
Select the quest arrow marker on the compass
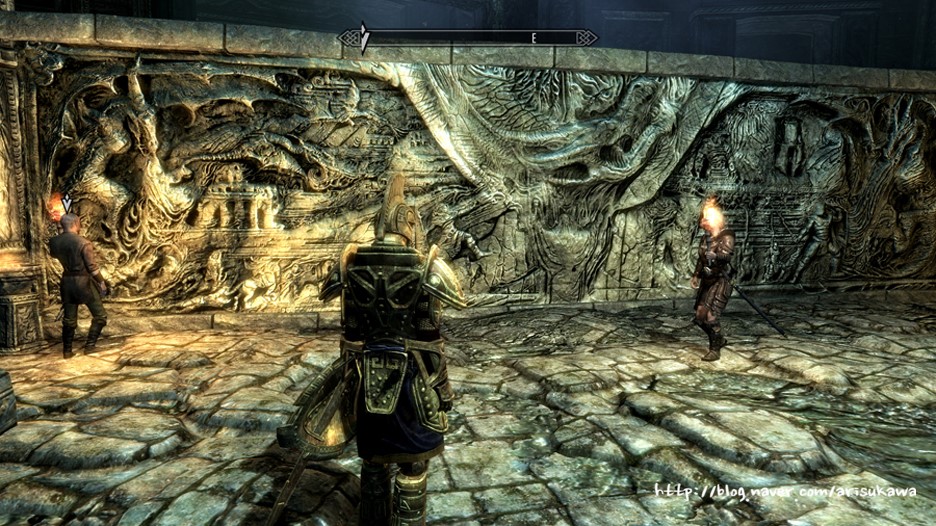point(365,38)
